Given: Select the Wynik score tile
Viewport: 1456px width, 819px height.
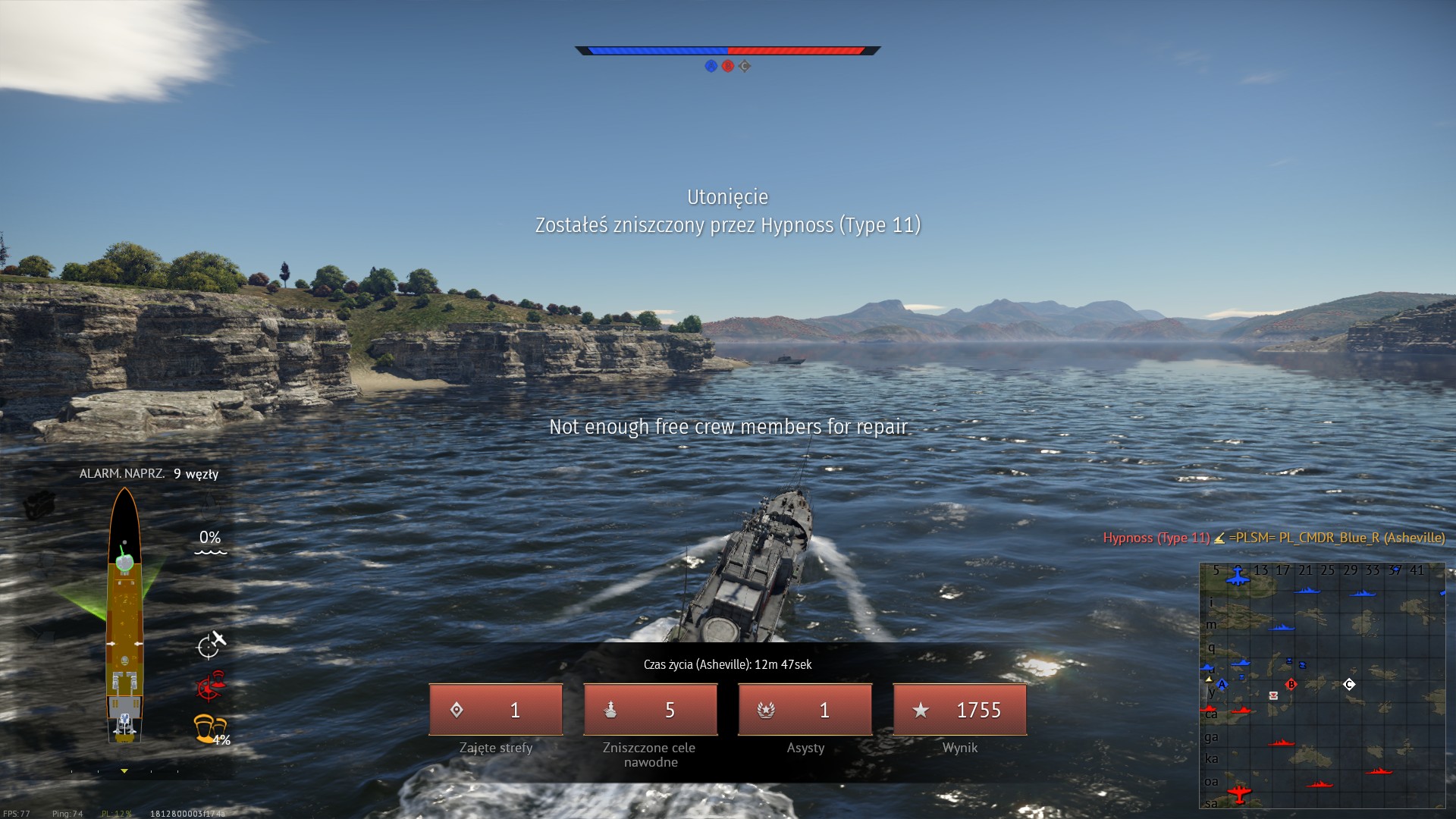Looking at the screenshot, I should (x=960, y=710).
